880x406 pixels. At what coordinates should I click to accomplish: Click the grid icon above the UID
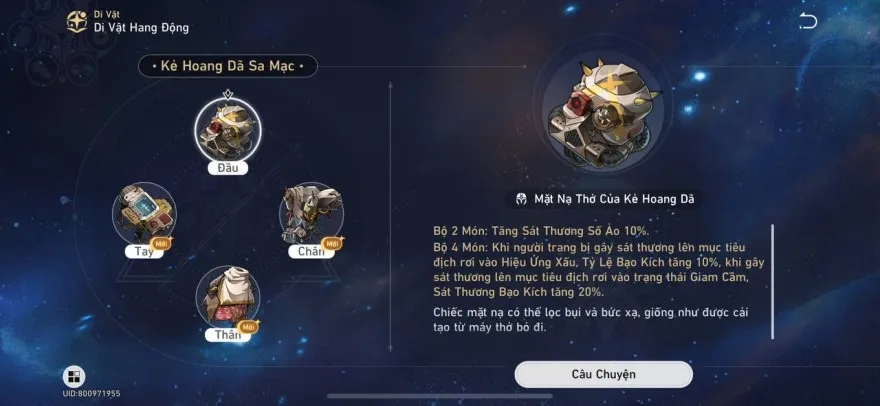click(74, 377)
